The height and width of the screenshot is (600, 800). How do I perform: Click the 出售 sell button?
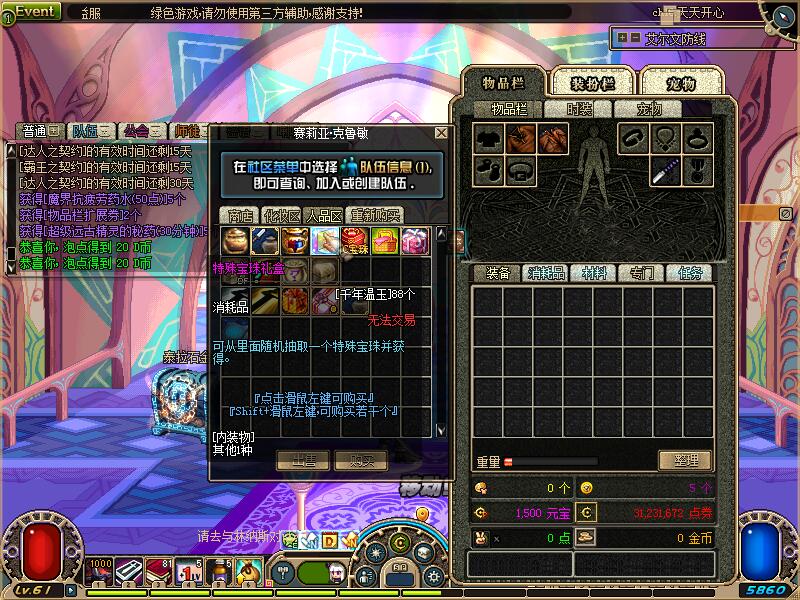303,460
